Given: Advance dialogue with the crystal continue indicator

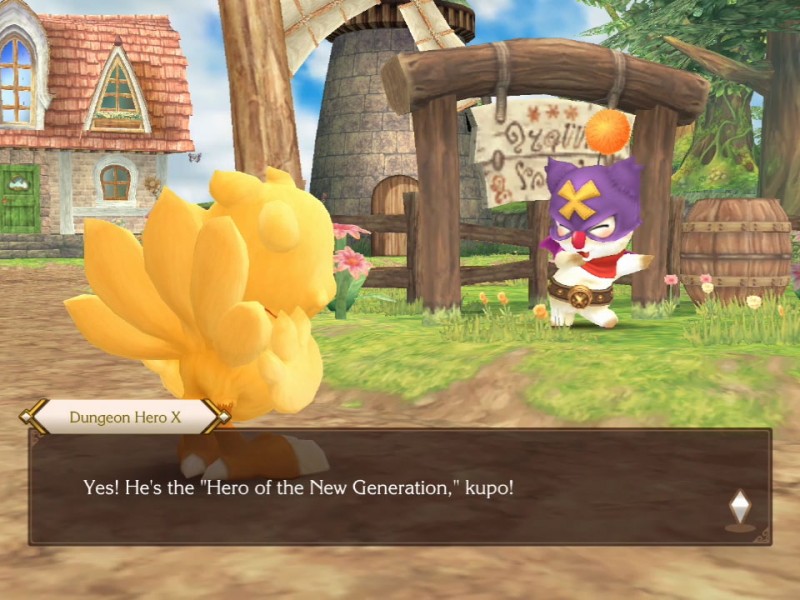Looking at the screenshot, I should (739, 508).
